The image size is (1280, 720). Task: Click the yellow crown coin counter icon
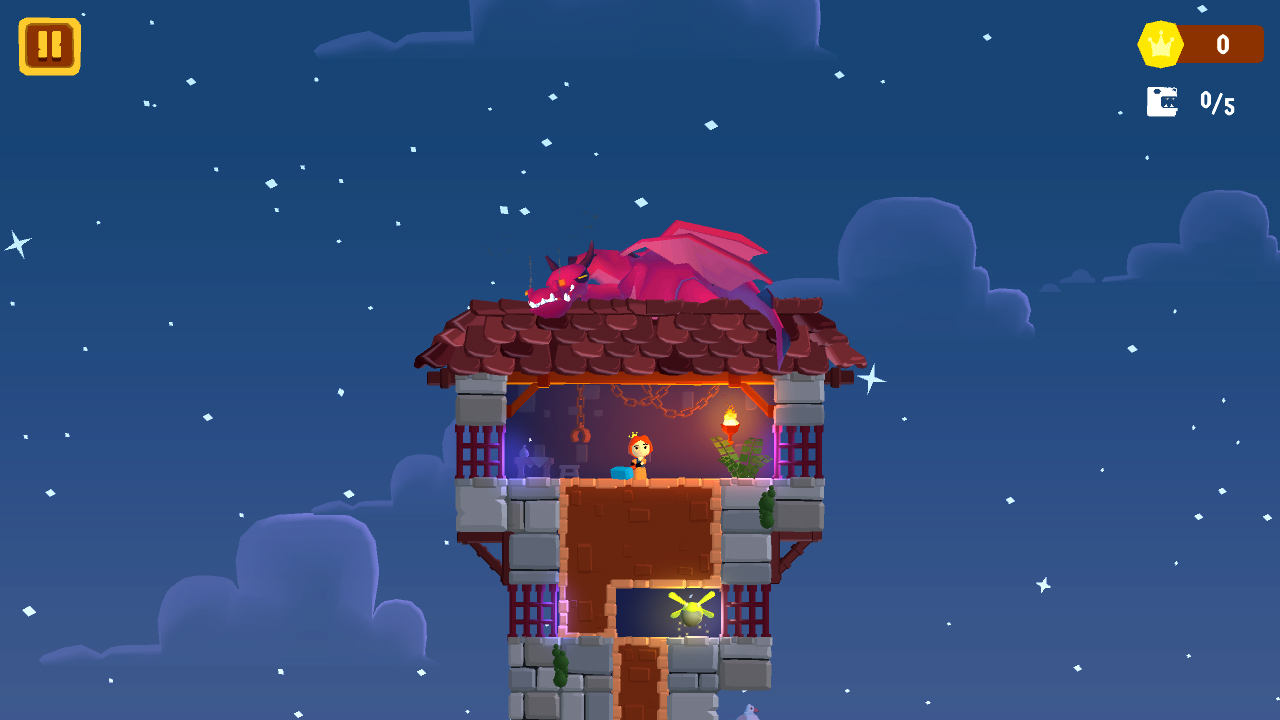coord(1161,43)
